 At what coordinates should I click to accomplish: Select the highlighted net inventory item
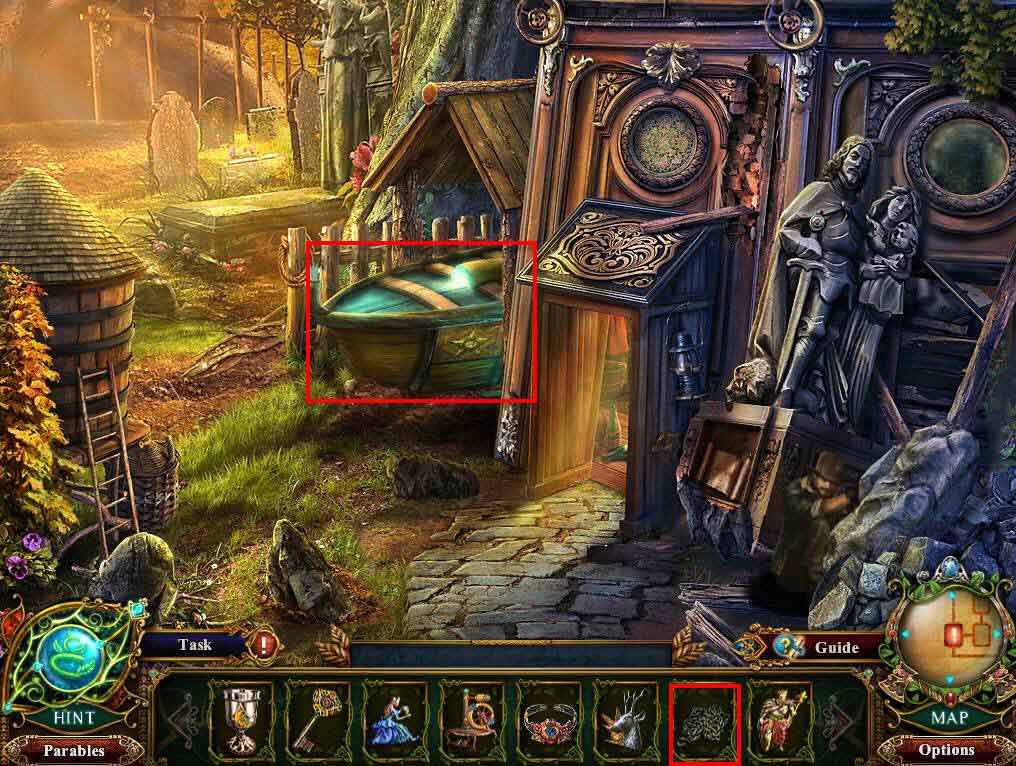click(703, 722)
